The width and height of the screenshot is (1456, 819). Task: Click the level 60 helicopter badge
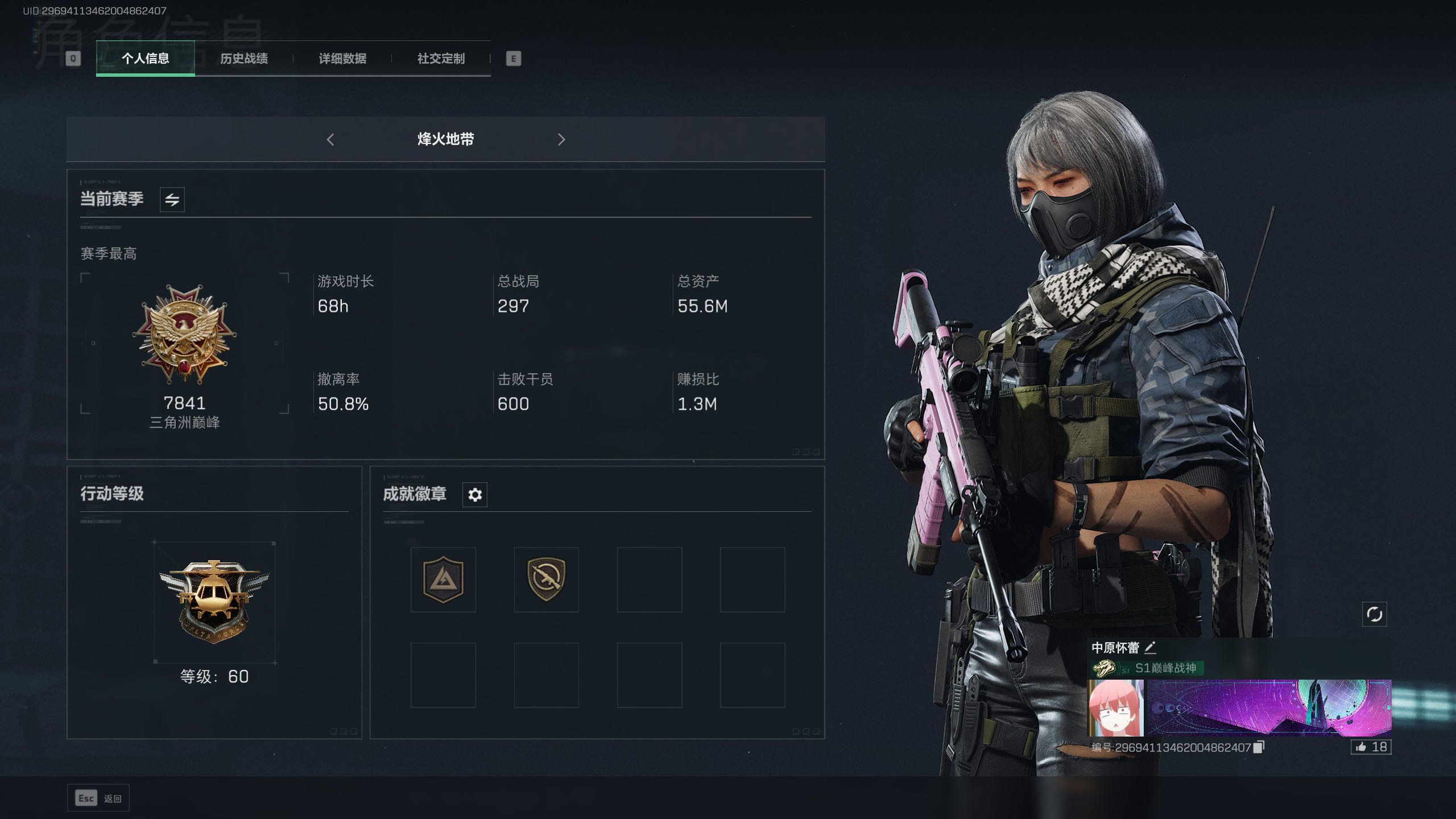(214, 602)
